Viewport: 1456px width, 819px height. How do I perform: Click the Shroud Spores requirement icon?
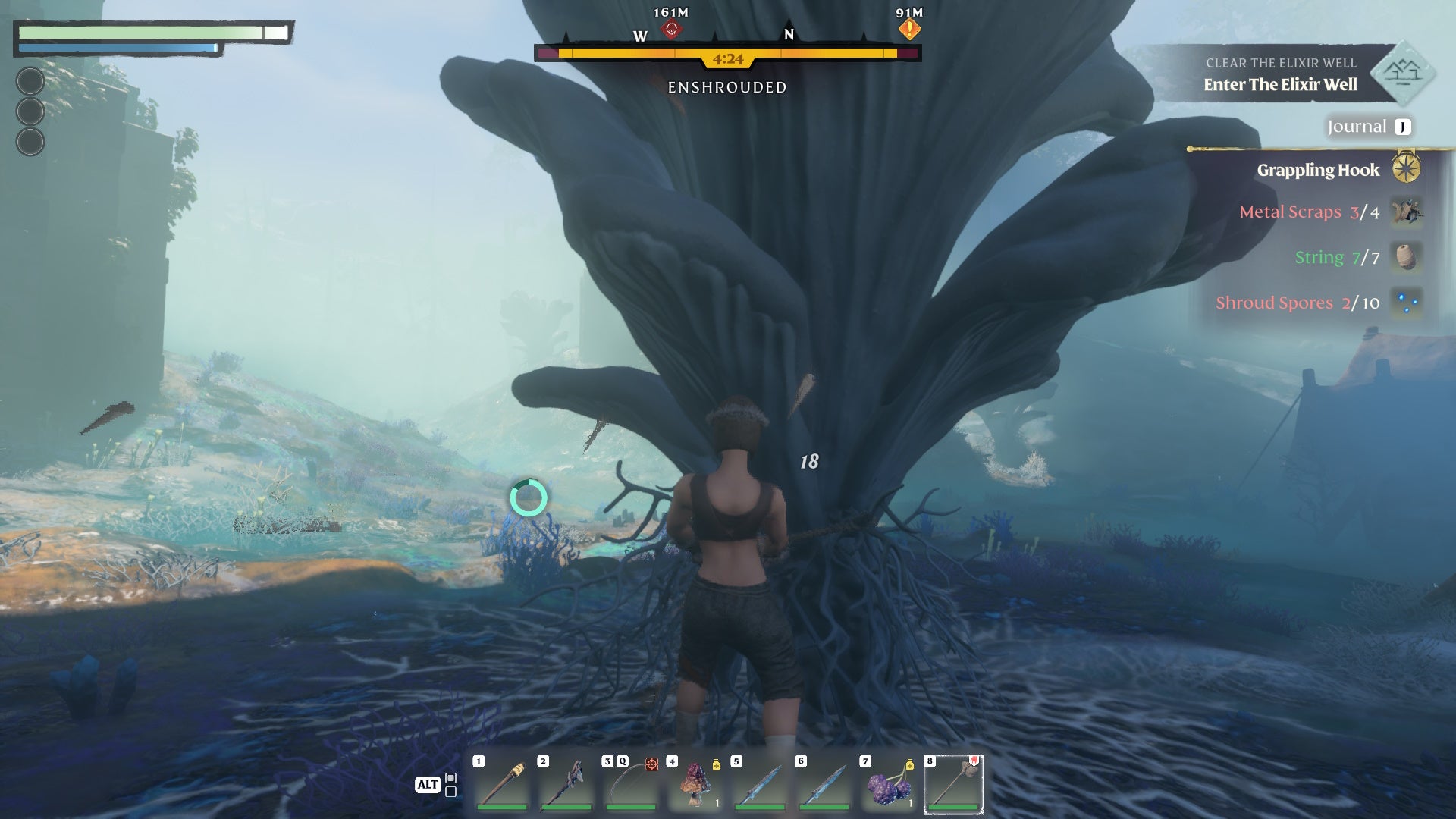(x=1406, y=303)
